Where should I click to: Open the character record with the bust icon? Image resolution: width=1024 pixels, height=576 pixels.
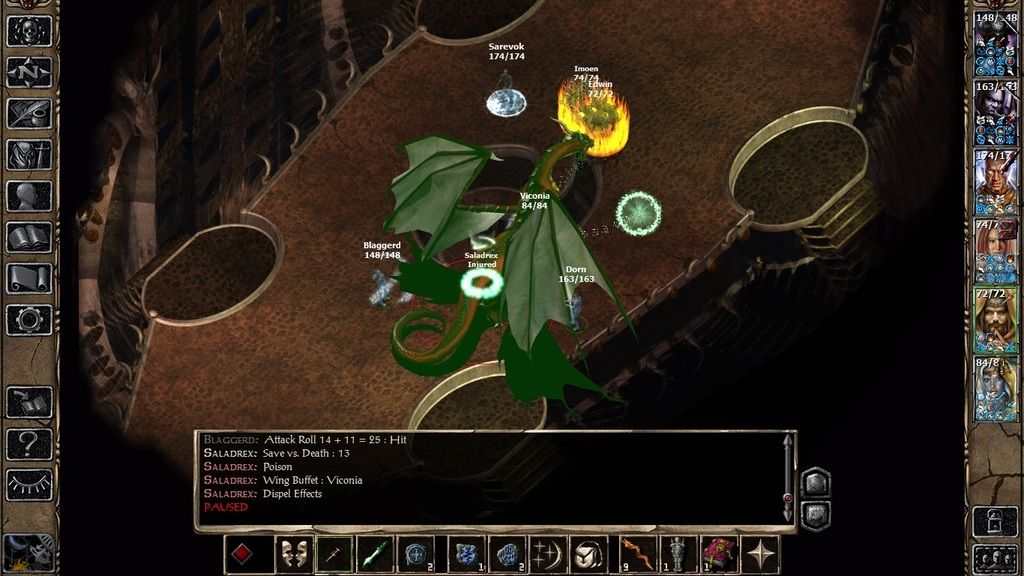tap(29, 196)
